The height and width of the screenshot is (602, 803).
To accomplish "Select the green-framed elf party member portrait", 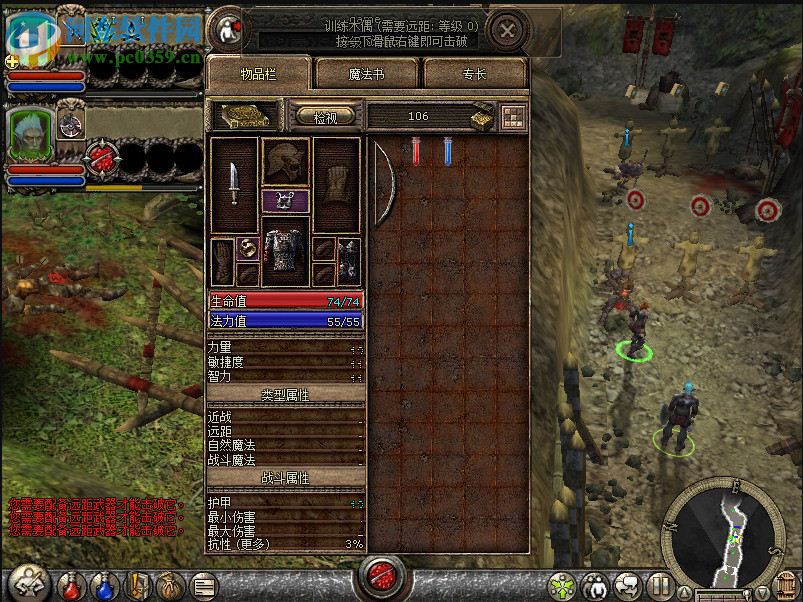I will [30, 133].
